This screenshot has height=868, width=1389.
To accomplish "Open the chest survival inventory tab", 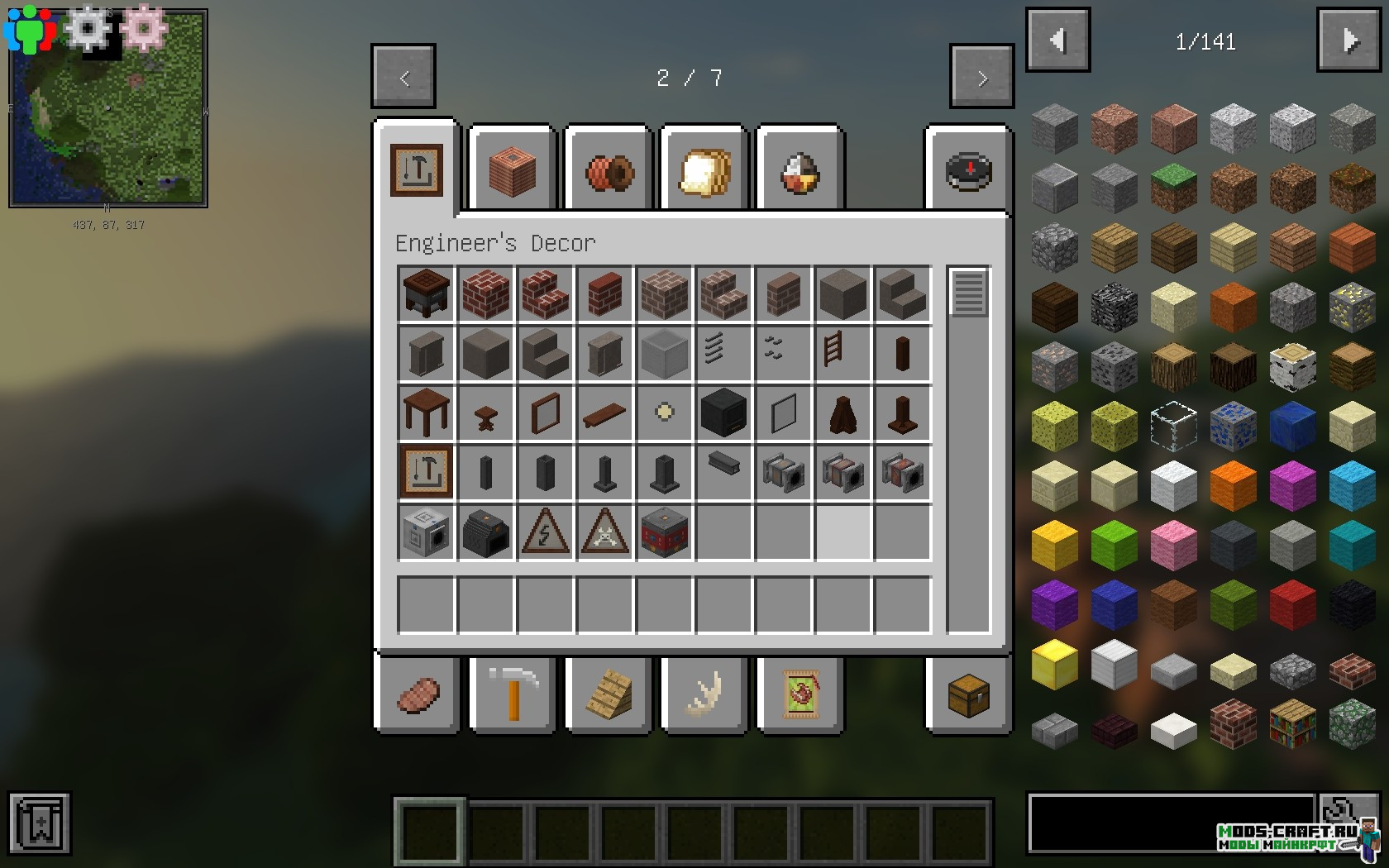I will click(968, 694).
